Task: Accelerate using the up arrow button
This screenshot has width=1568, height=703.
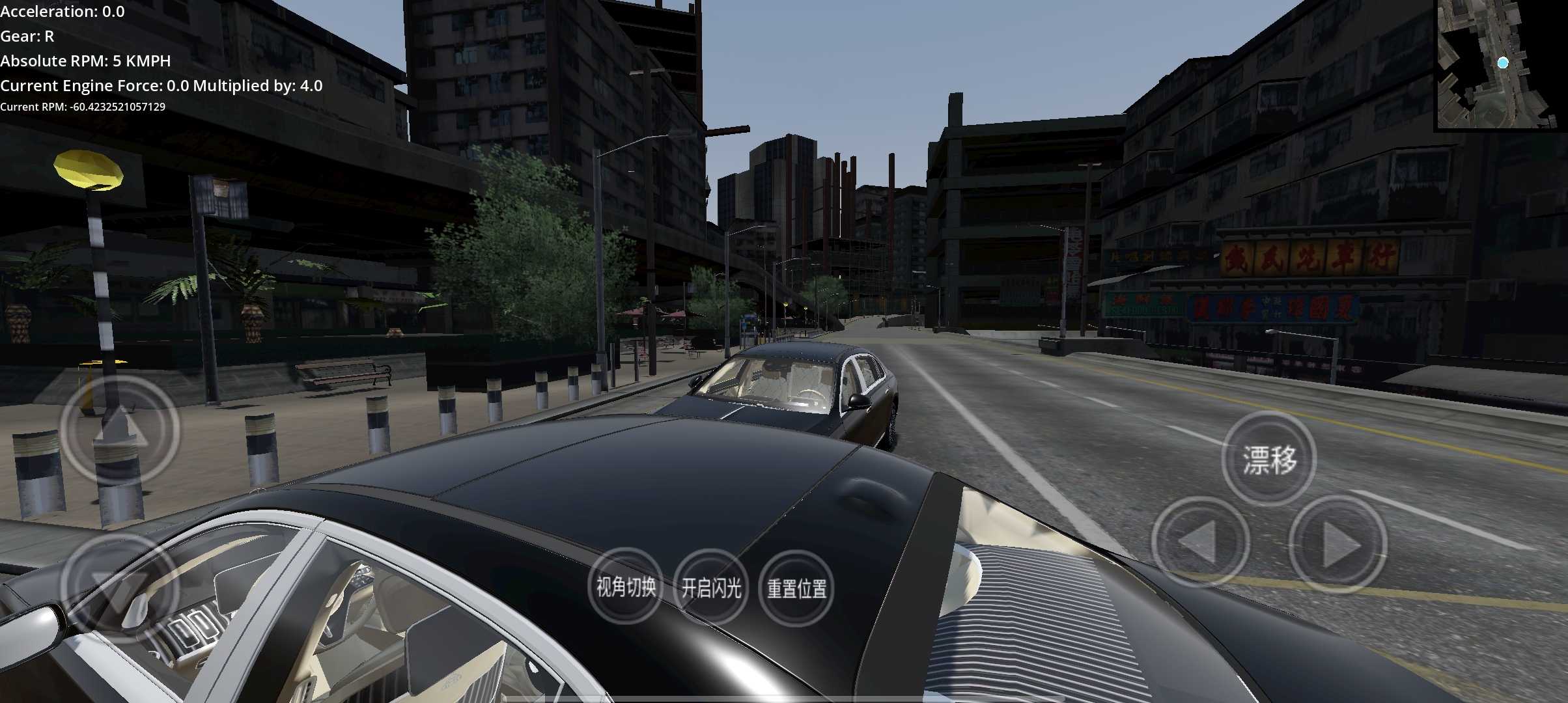Action: tap(120, 430)
